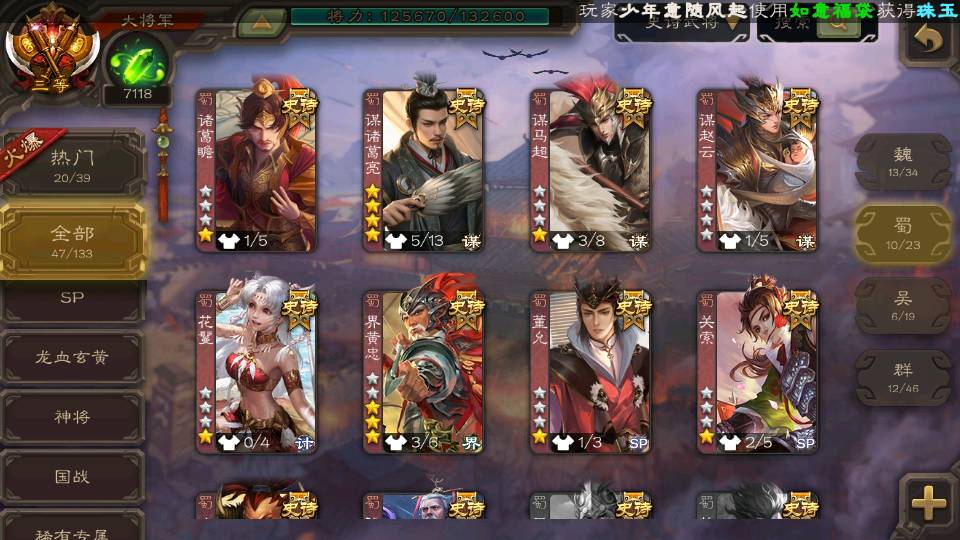
Task: Select the 诸葛瞻 general card
Action: 256,170
